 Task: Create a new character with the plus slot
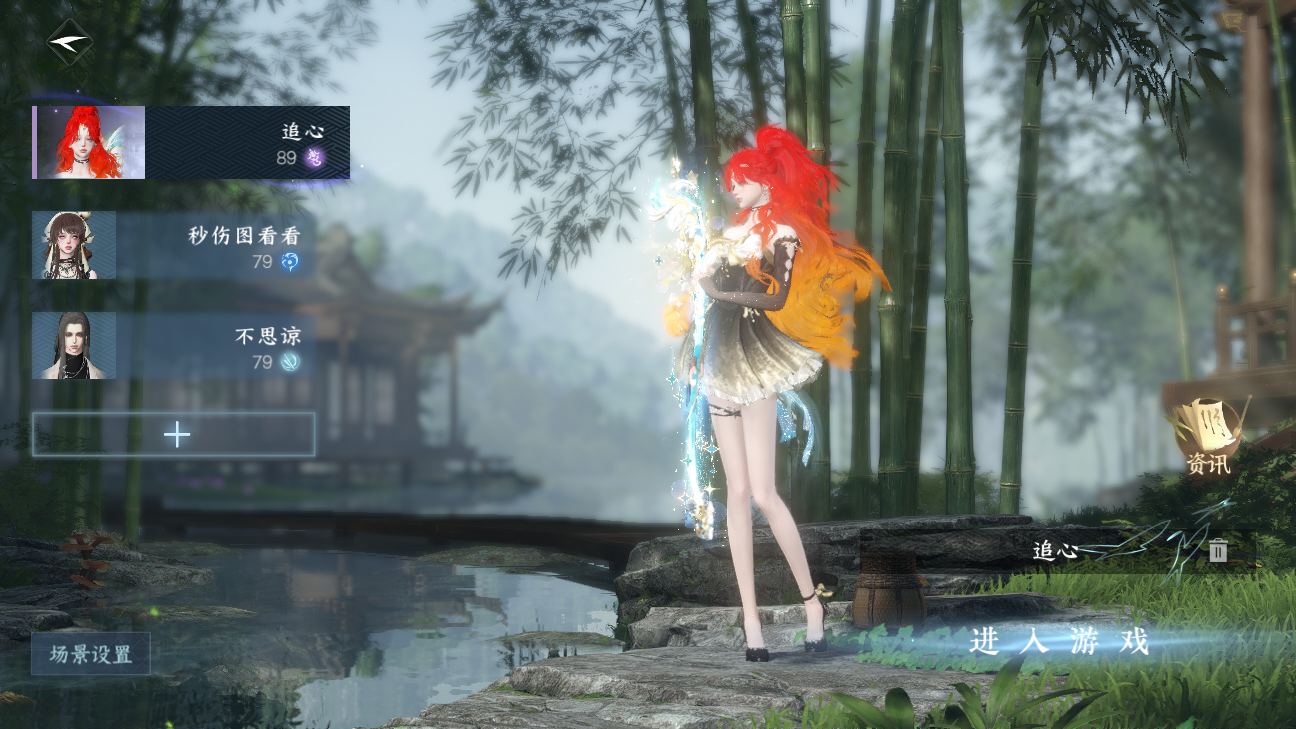tap(174, 434)
